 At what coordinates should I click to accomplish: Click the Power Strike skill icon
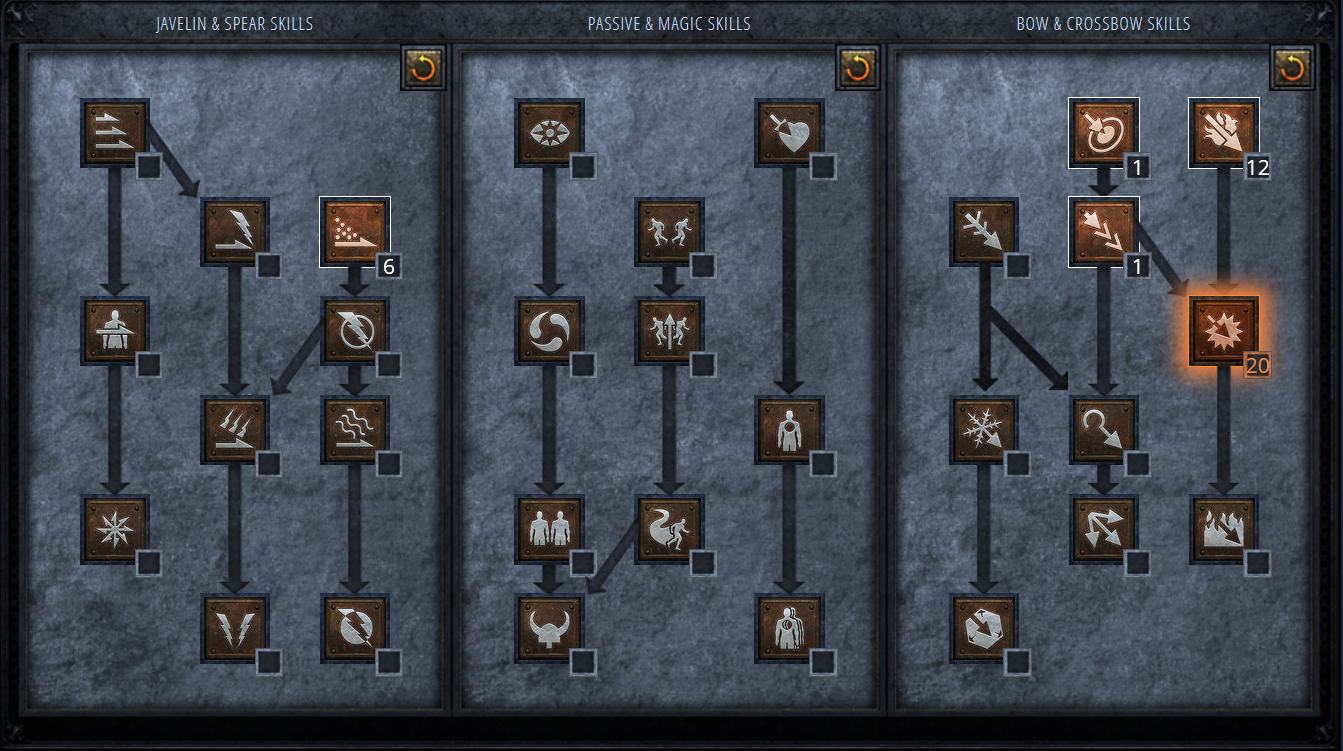tap(234, 231)
